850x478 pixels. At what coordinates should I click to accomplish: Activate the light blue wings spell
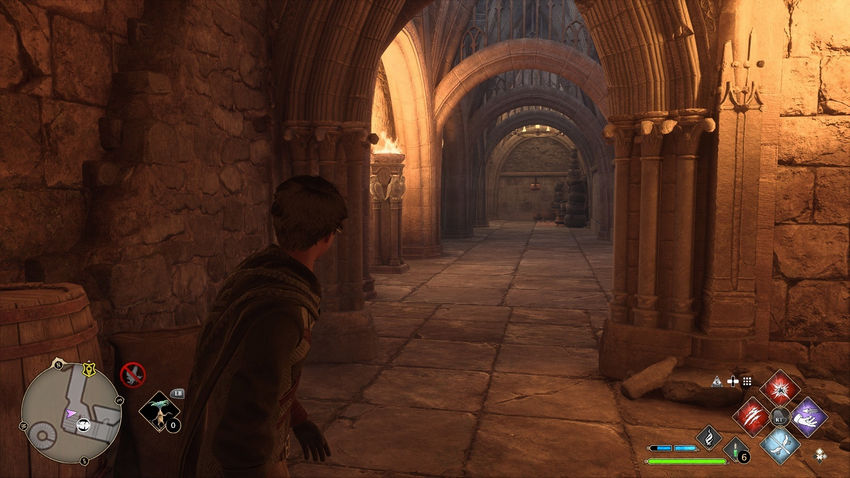779,443
